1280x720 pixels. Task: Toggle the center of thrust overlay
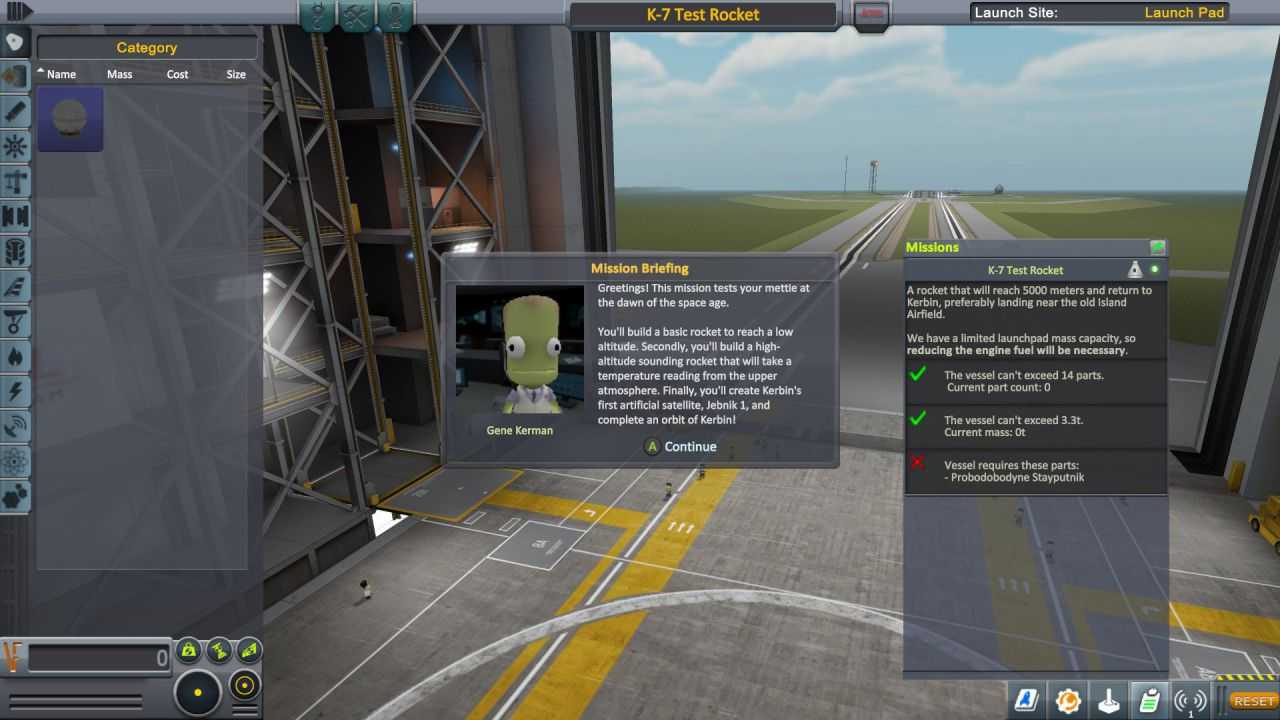click(x=218, y=651)
